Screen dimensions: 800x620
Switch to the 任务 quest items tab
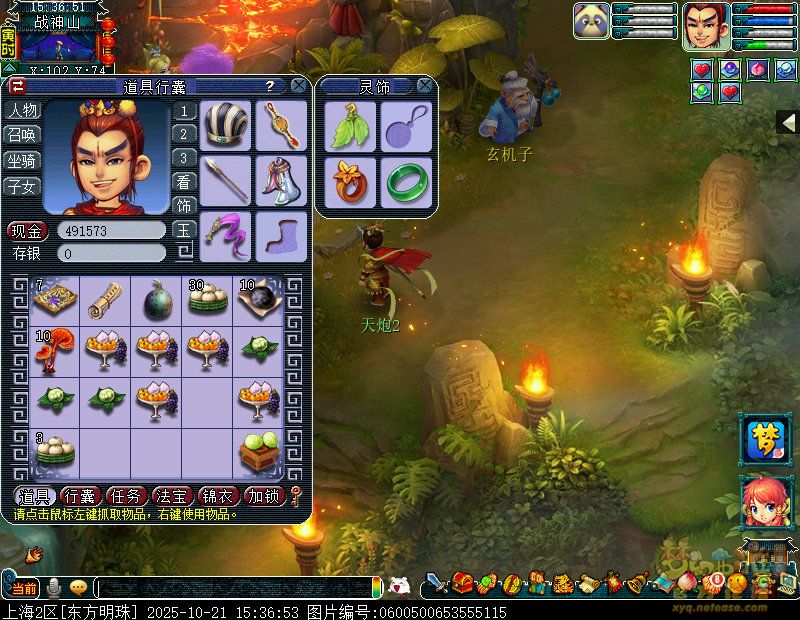coord(127,495)
